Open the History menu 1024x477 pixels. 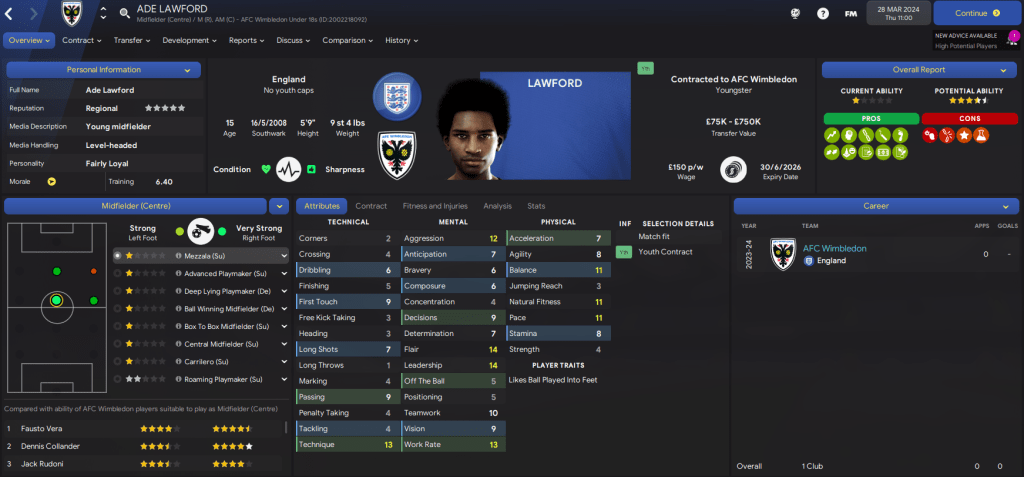click(401, 41)
